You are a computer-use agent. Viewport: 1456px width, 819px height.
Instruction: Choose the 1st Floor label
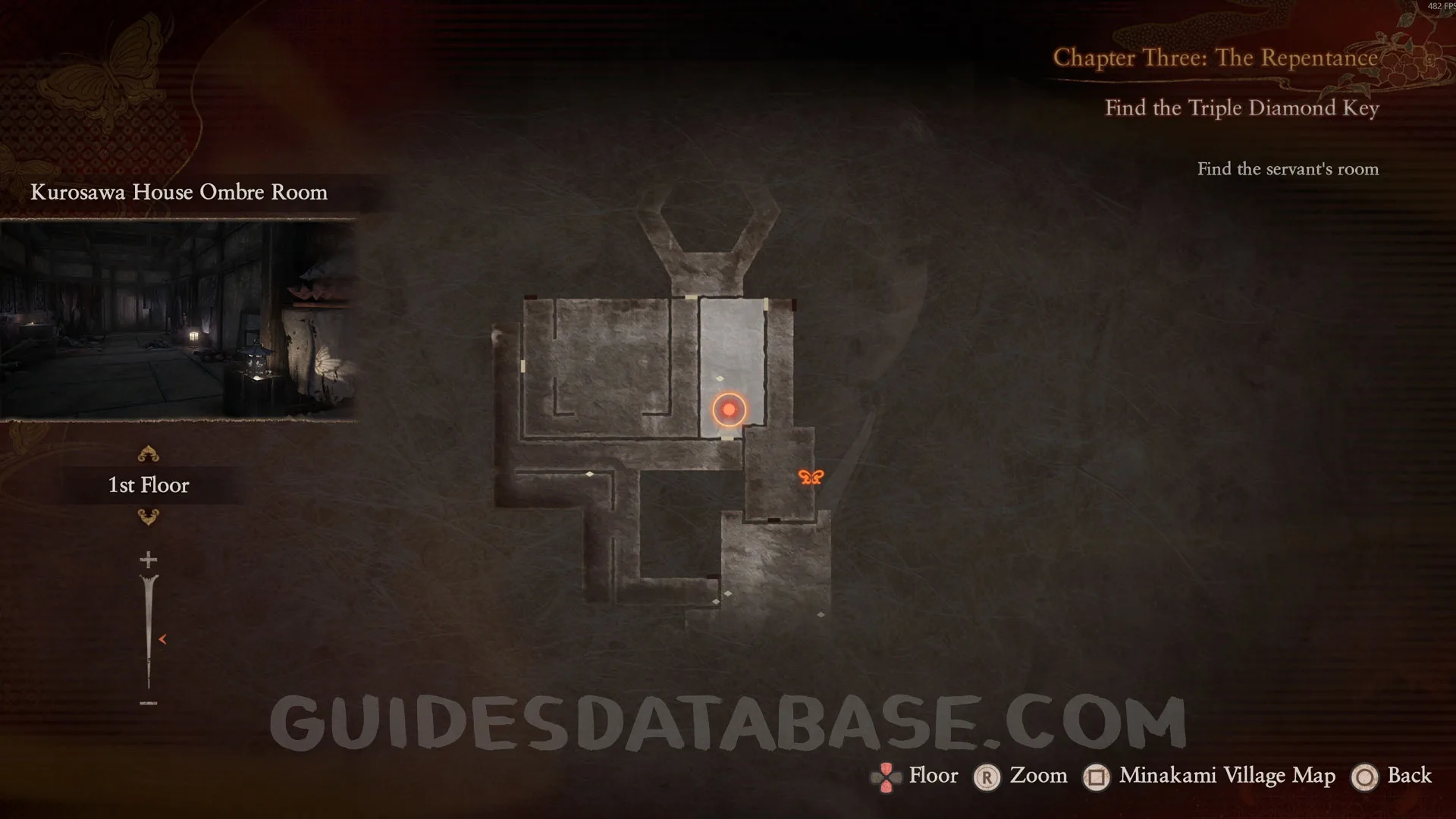pyautogui.click(x=149, y=485)
